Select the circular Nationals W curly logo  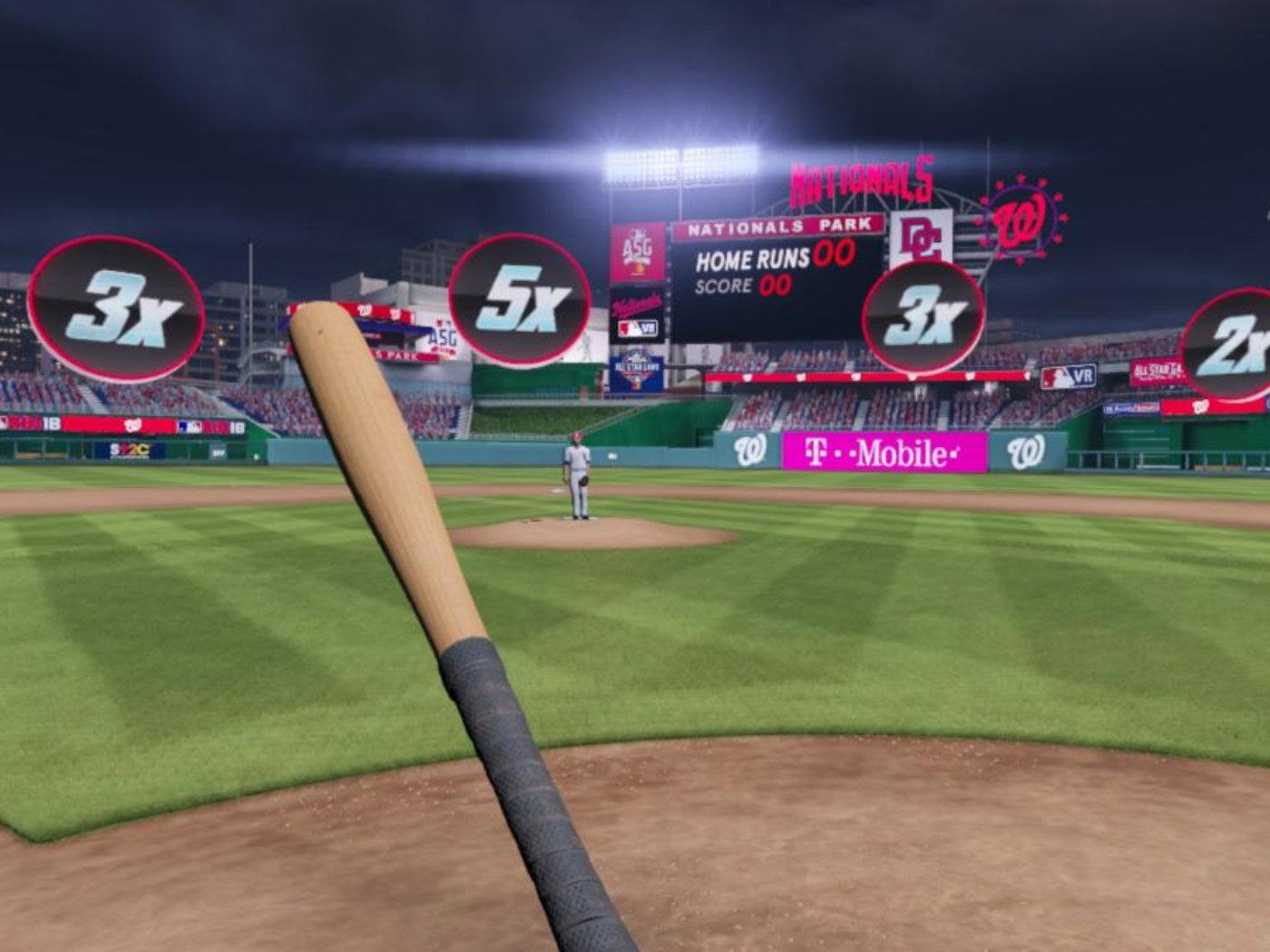[x=1021, y=220]
